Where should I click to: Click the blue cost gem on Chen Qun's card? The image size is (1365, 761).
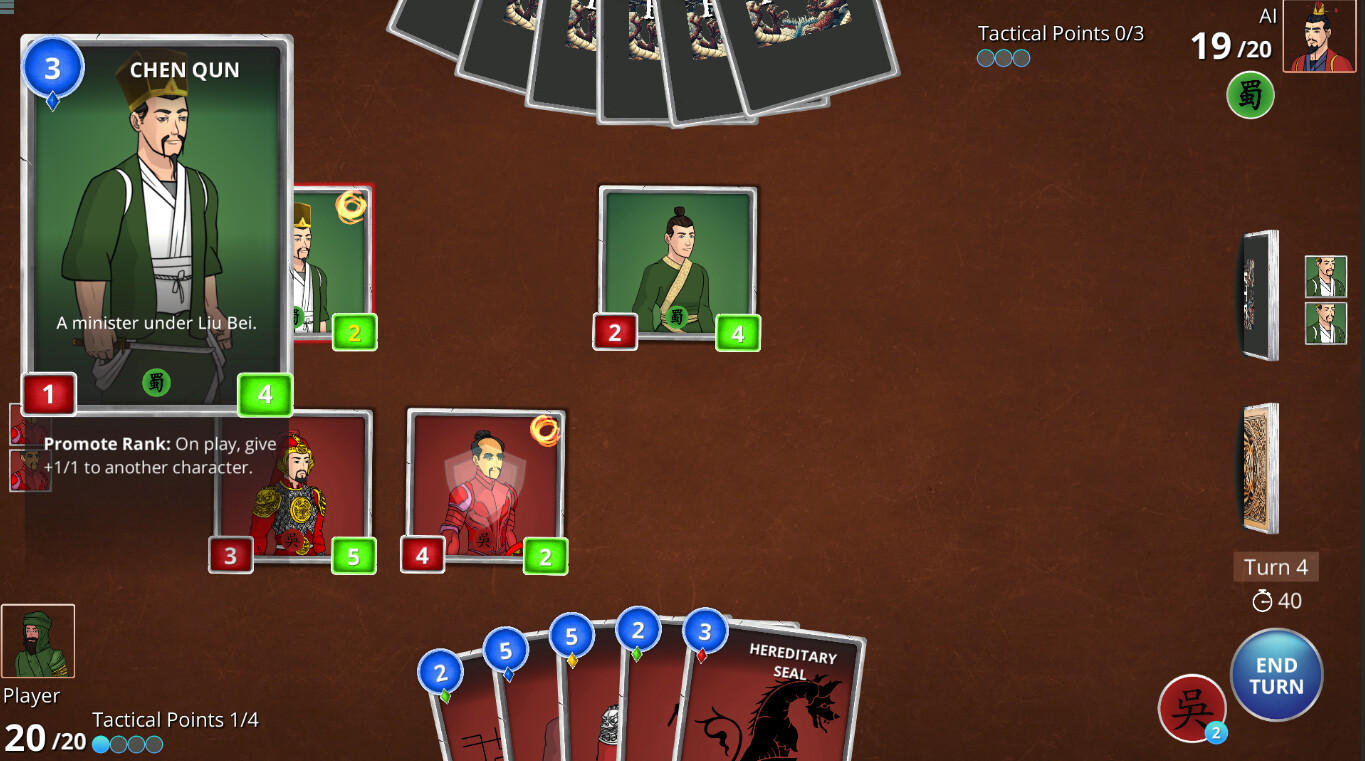click(51, 67)
